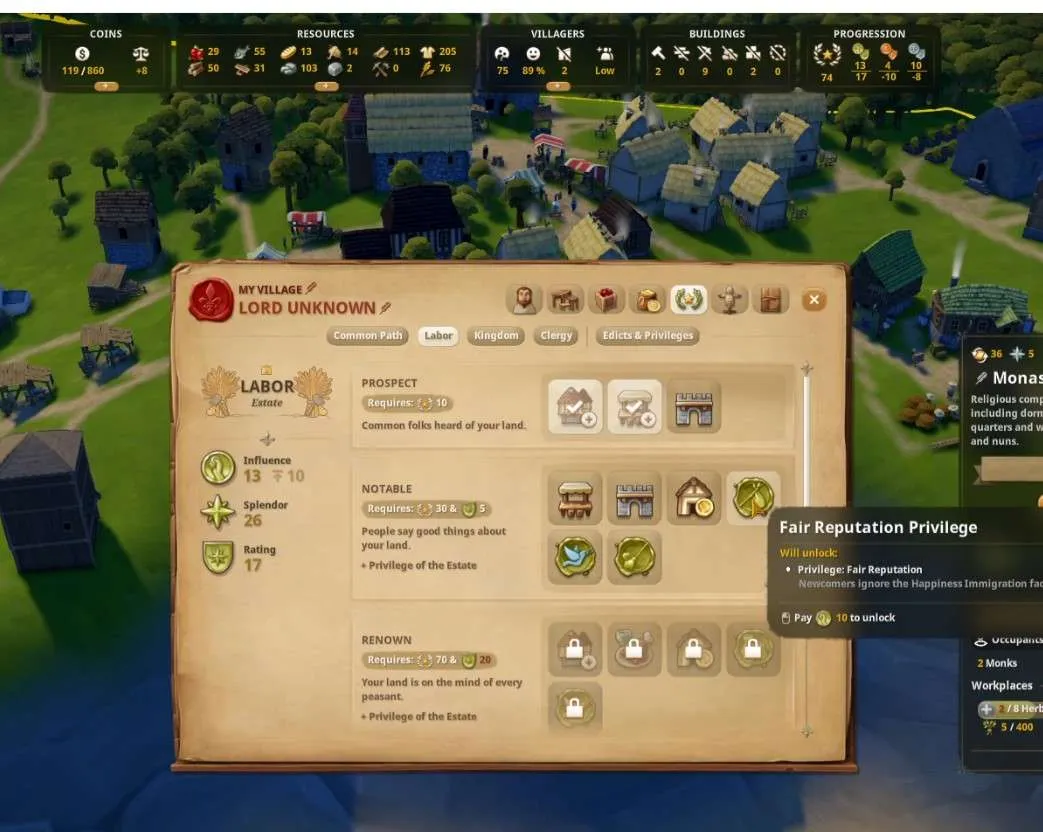Open the wooden door icon section
The image size is (1043, 832).
tap(769, 299)
